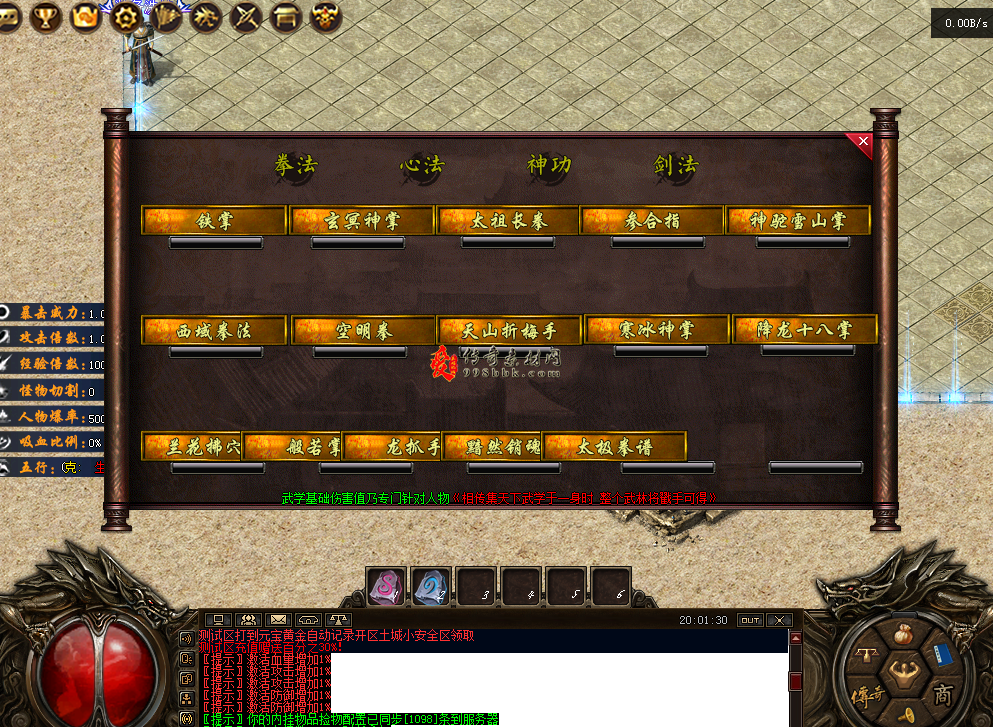Pick the 太祖长拳 skill
The image size is (993, 727).
[x=509, y=221]
